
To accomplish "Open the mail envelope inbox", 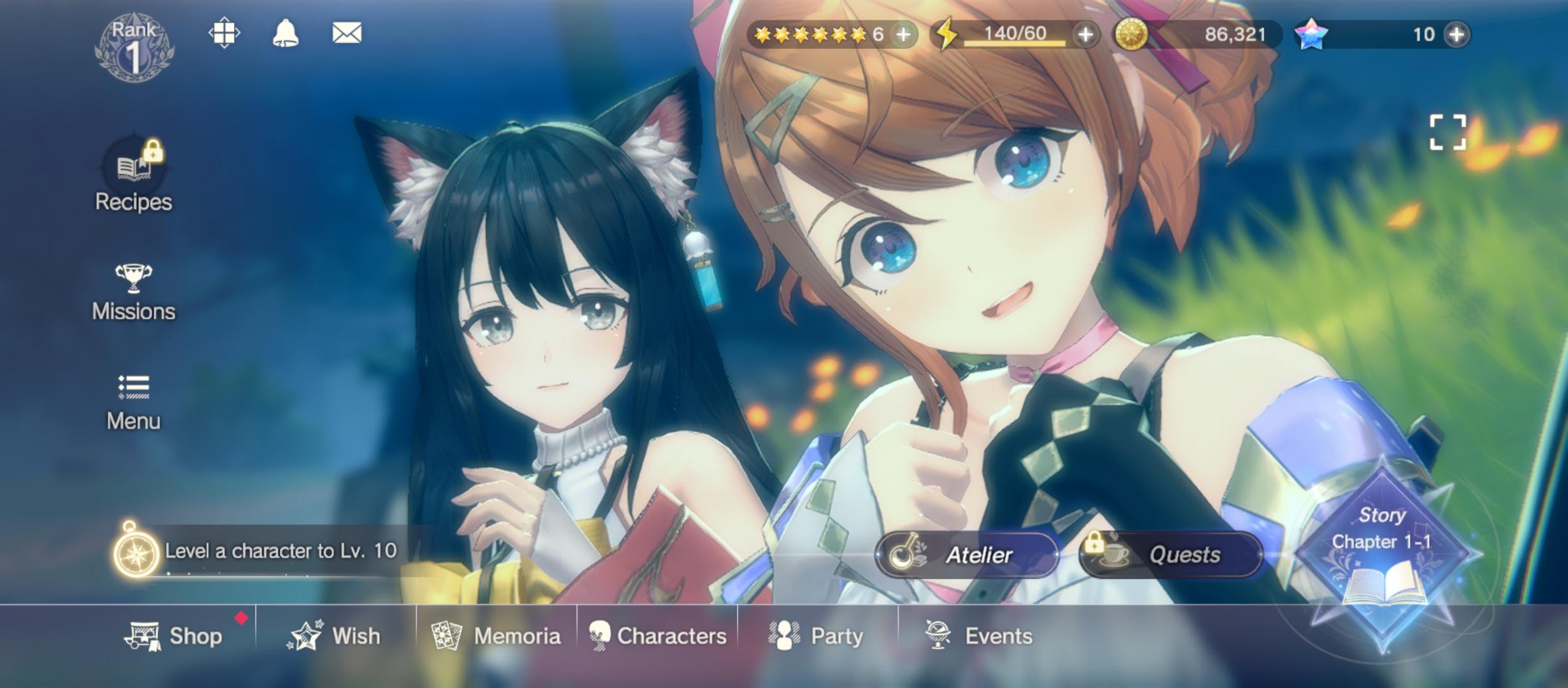I will [347, 33].
